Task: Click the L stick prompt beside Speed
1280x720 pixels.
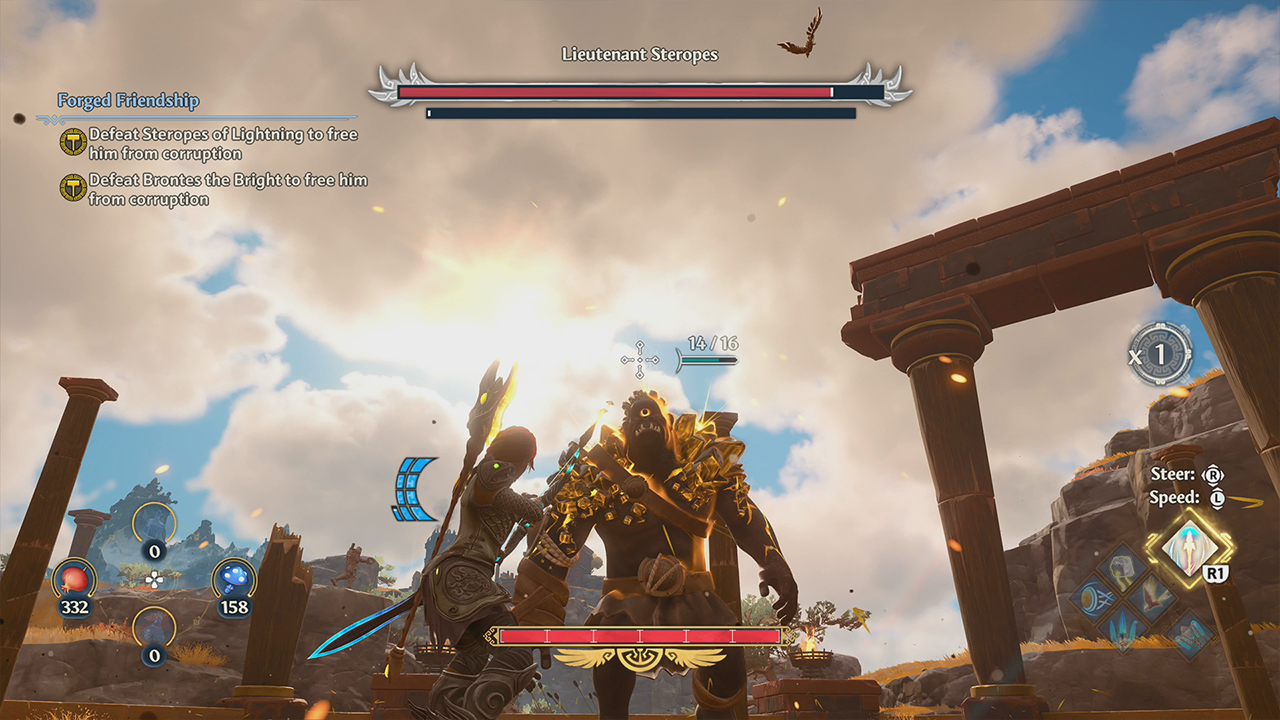Action: click(x=1216, y=498)
